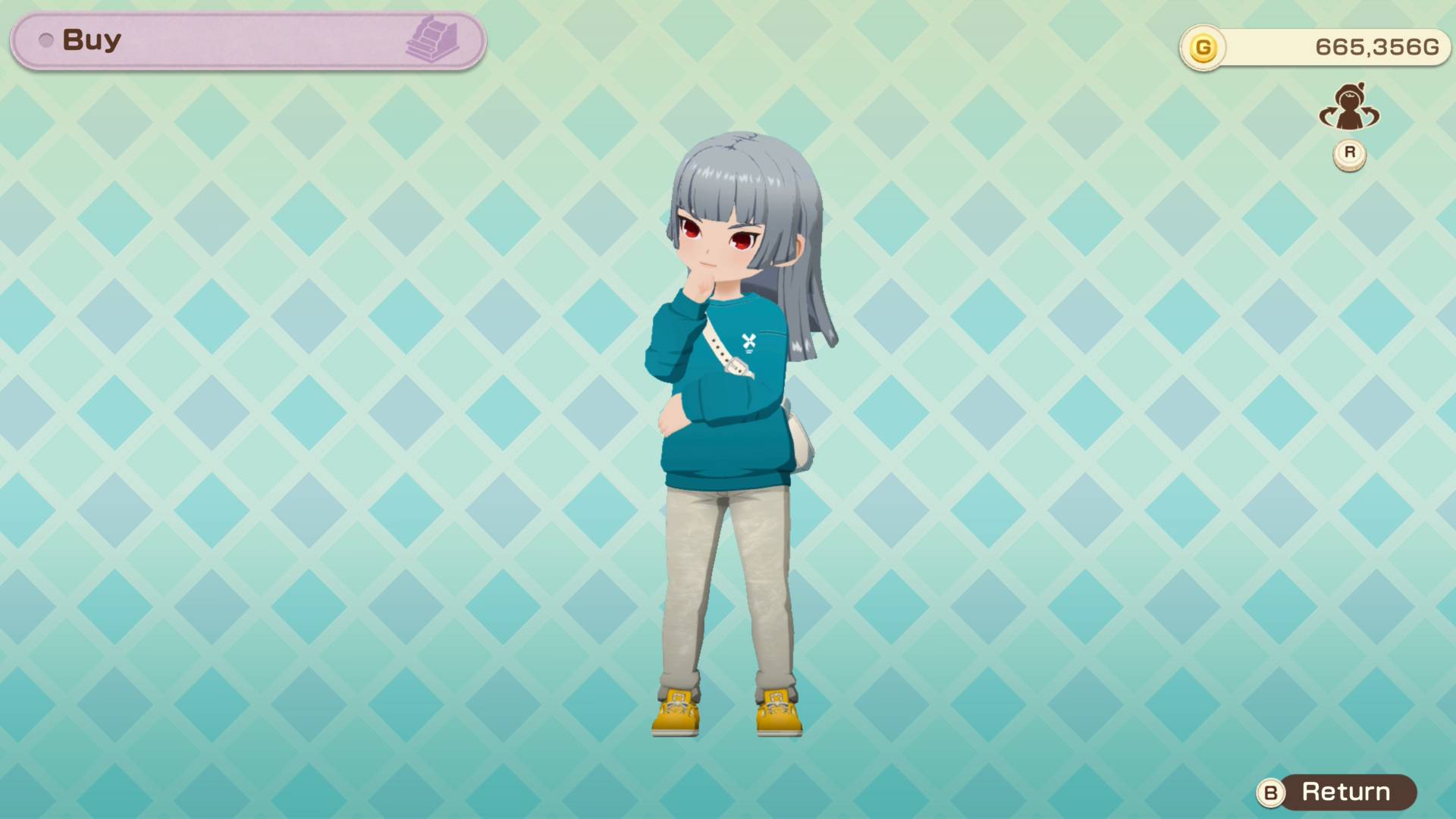Toggle the small radio dot on Buy banner
The width and height of the screenshot is (1456, 819).
click(x=47, y=39)
